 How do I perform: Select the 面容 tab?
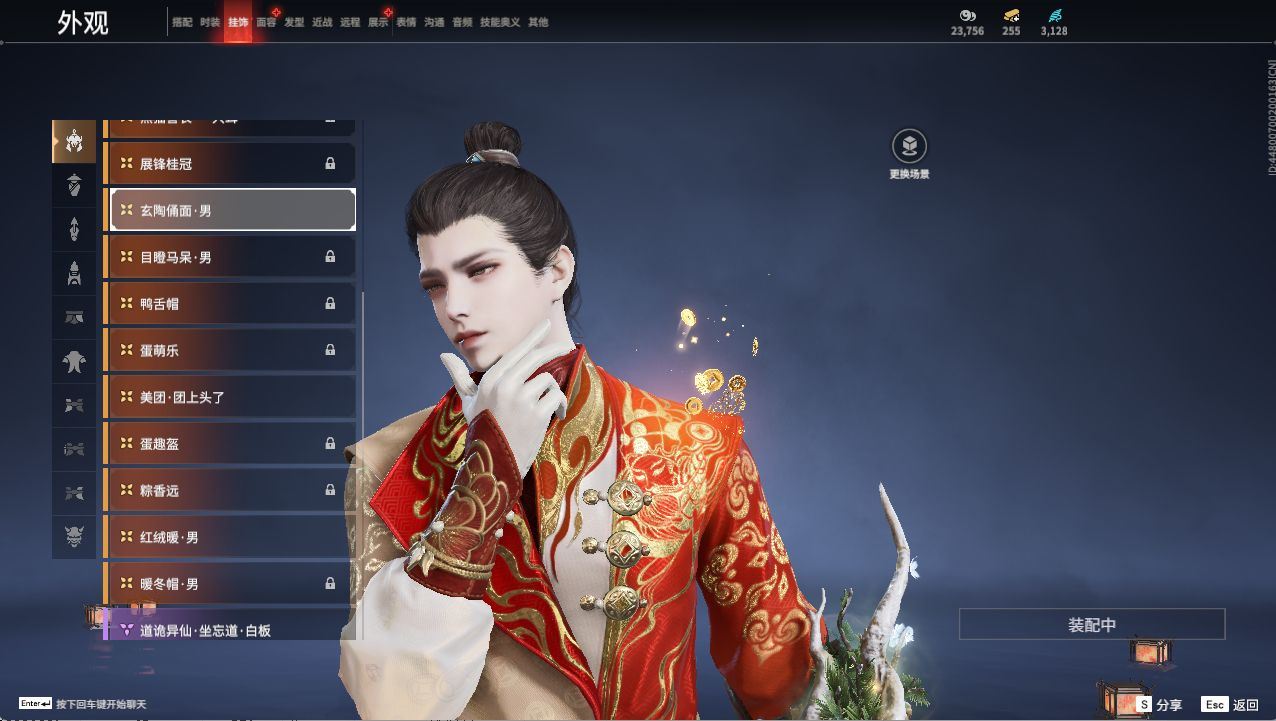(x=266, y=22)
